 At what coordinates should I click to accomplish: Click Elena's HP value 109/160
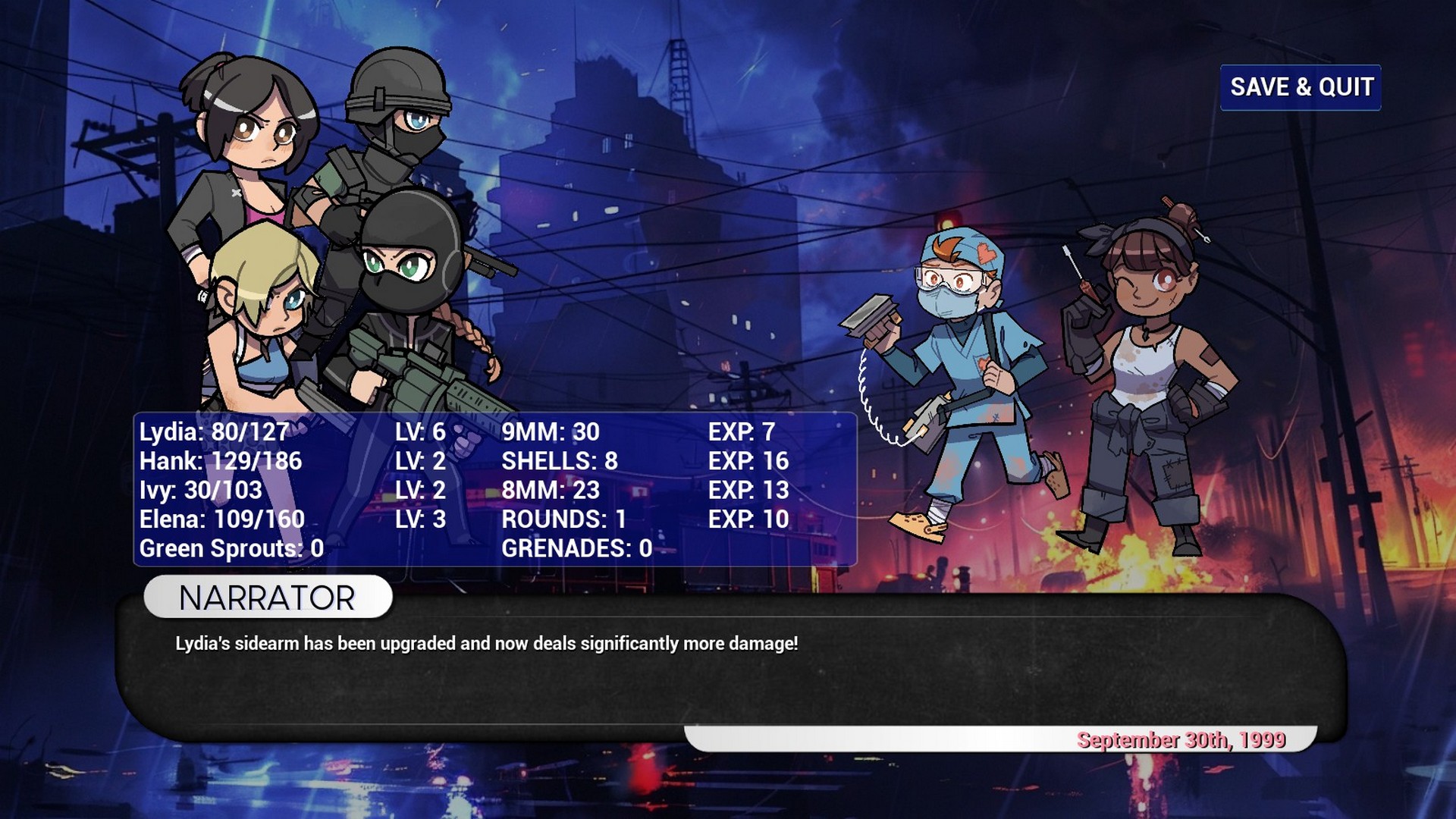click(x=221, y=520)
